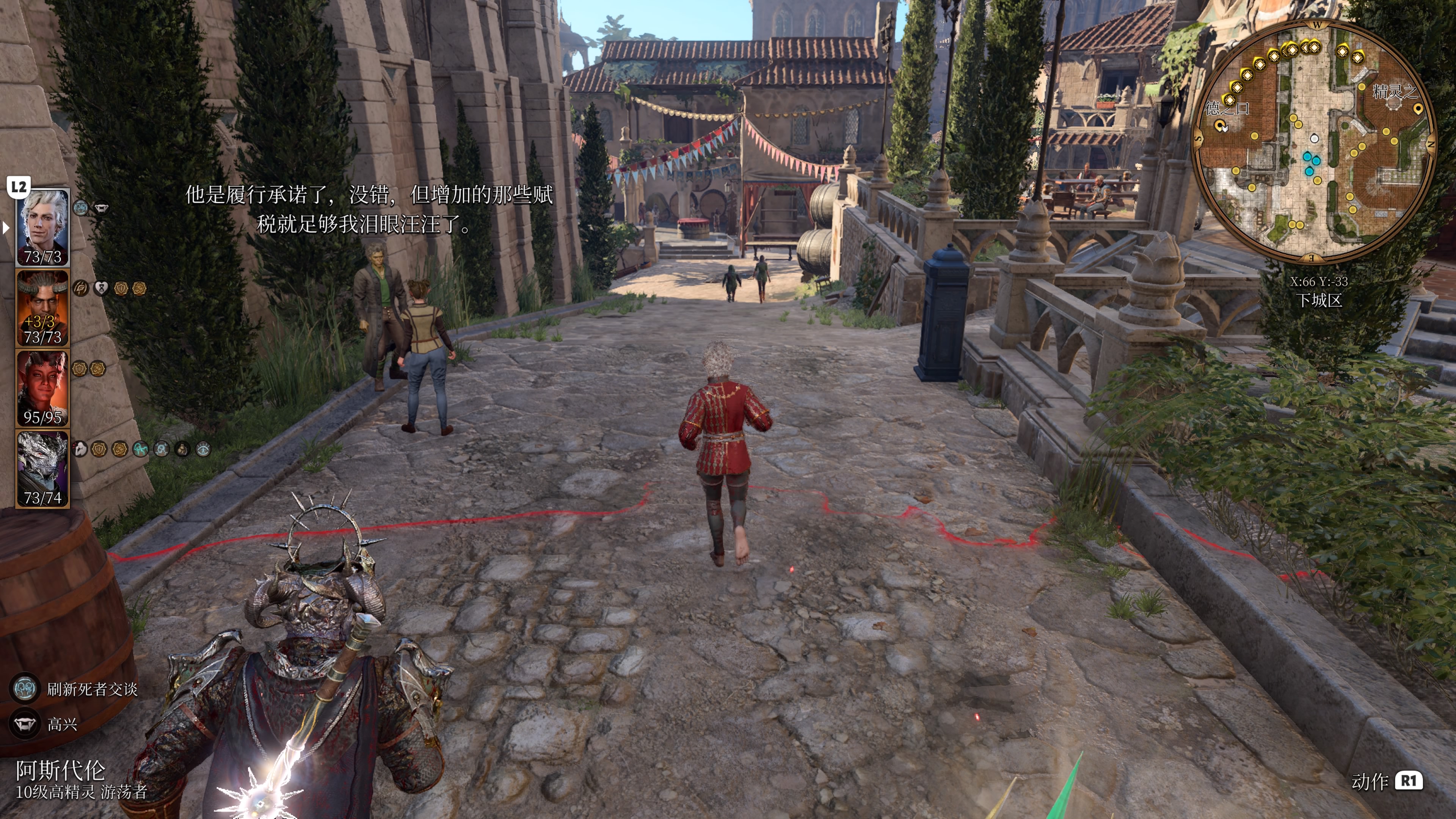The width and height of the screenshot is (1456, 819).
Task: Click the fang status icon beside Astarion's portrait
Action: pos(100,208)
